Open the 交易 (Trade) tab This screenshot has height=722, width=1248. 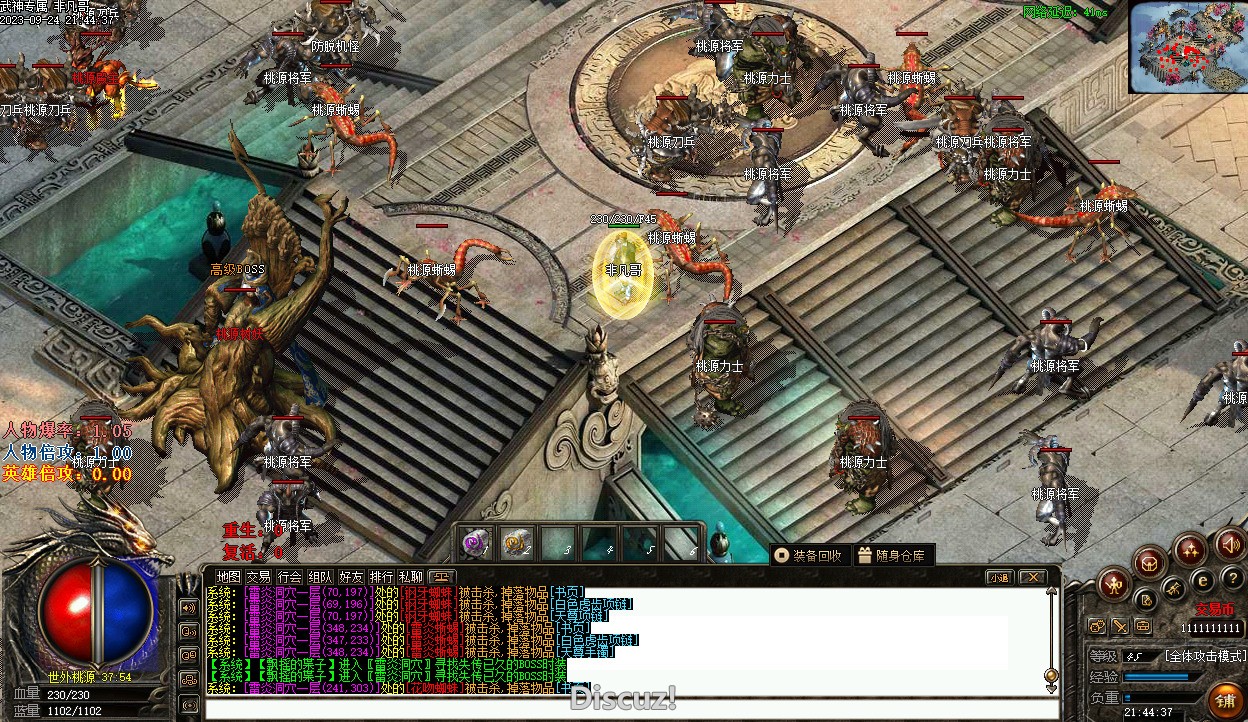259,577
